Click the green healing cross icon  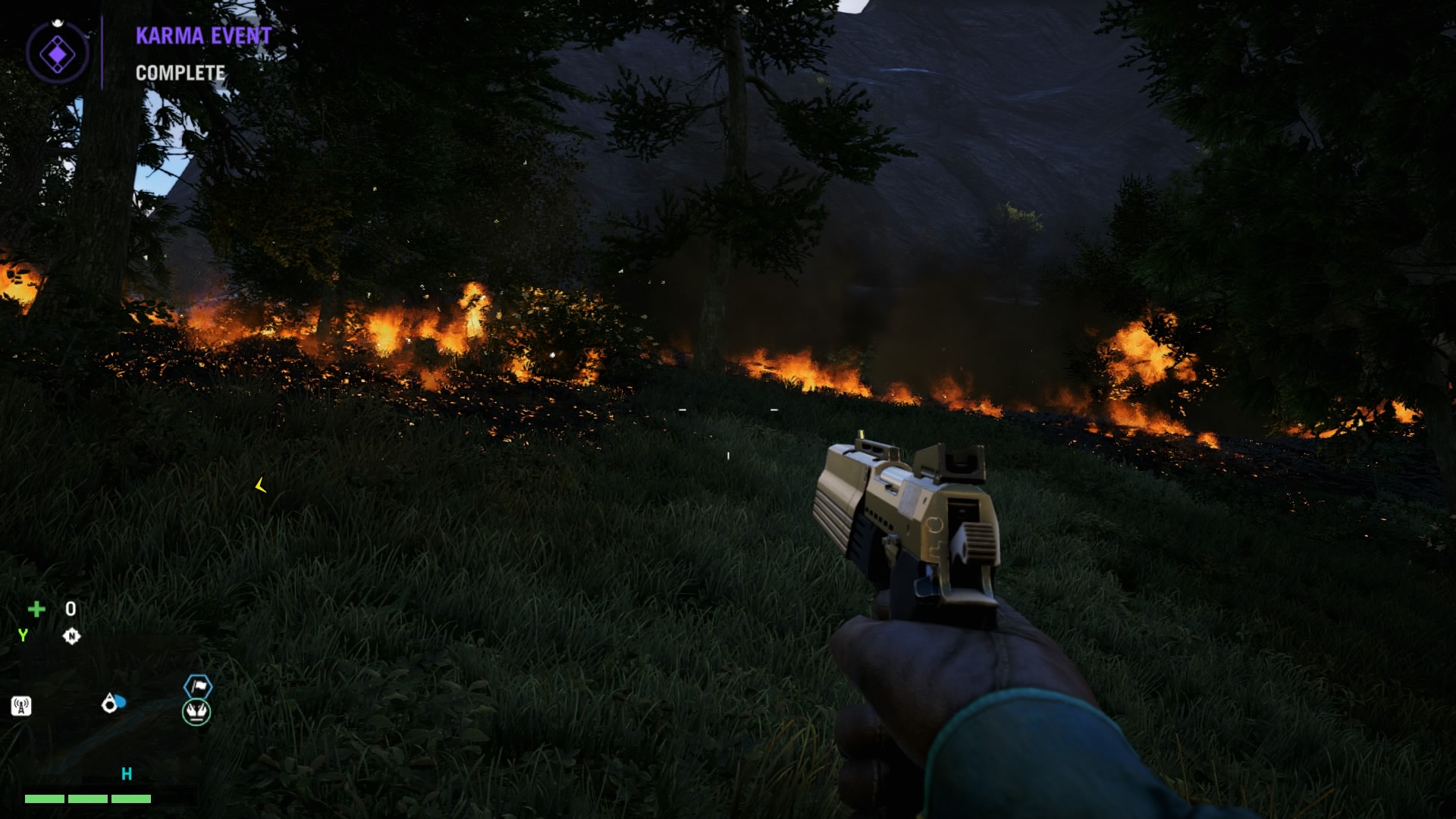36,609
